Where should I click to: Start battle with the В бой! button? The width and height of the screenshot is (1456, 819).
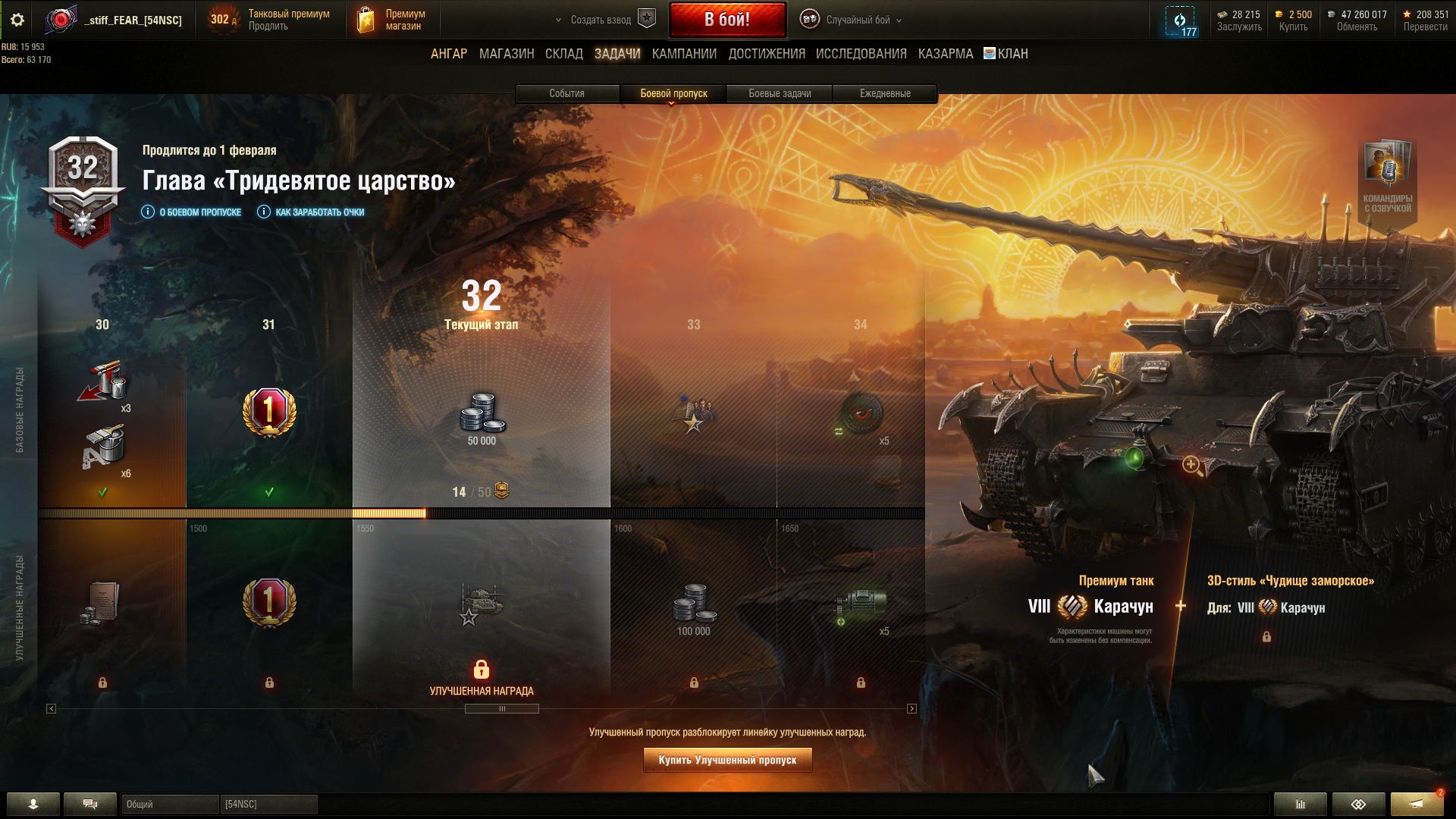[726, 20]
